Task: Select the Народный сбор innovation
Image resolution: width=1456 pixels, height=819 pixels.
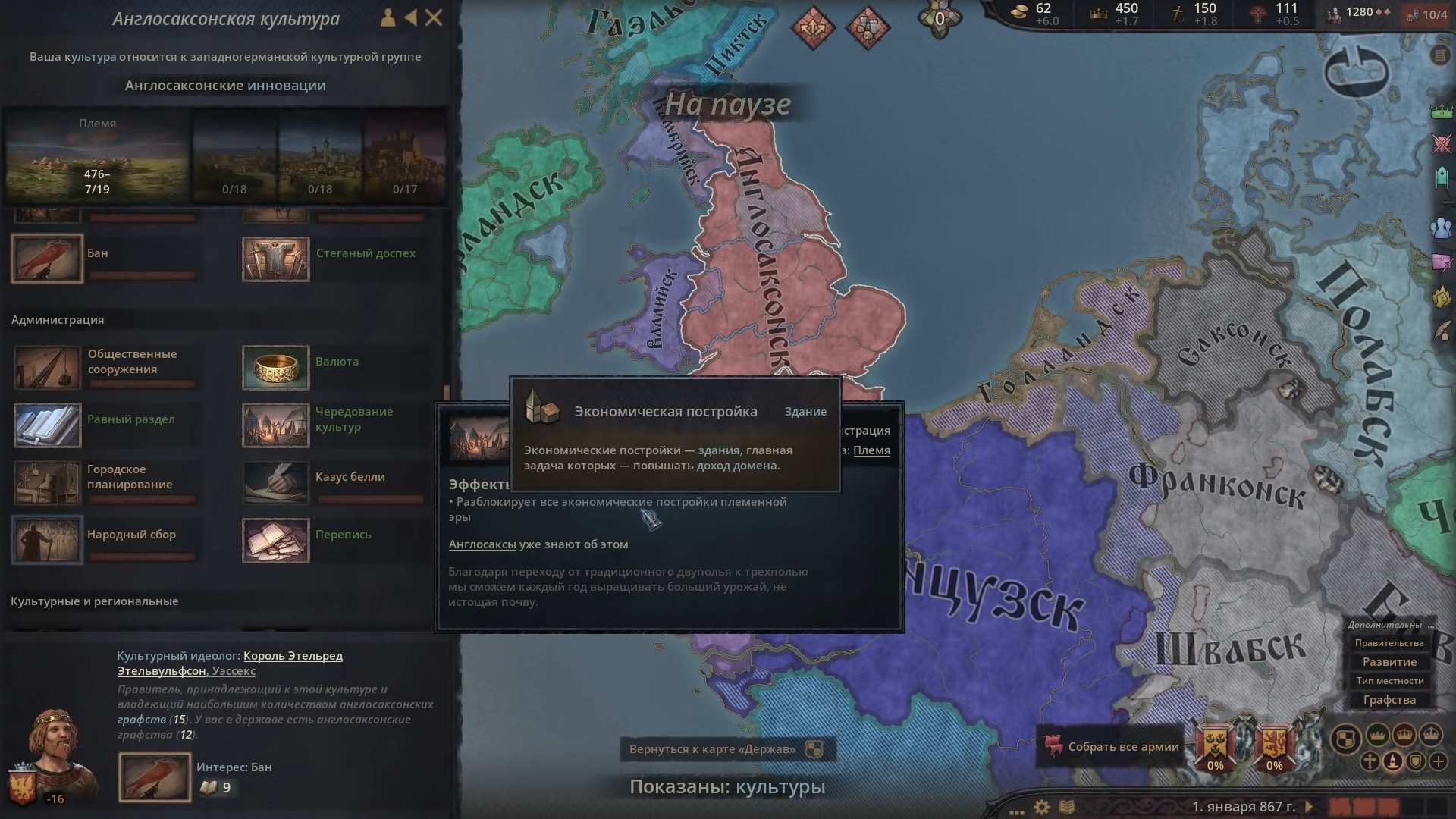Action: pos(47,540)
